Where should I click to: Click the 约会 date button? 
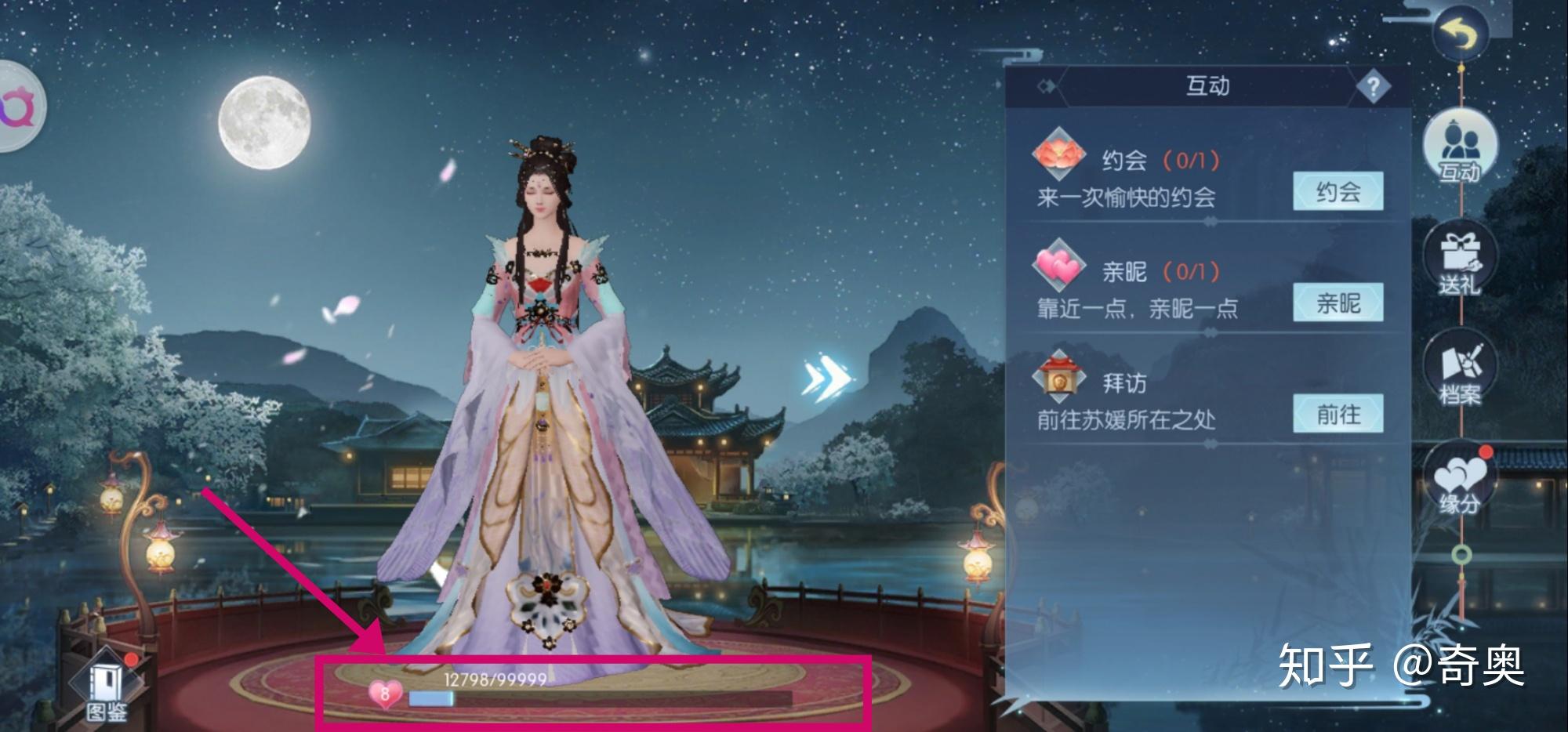point(1338,192)
